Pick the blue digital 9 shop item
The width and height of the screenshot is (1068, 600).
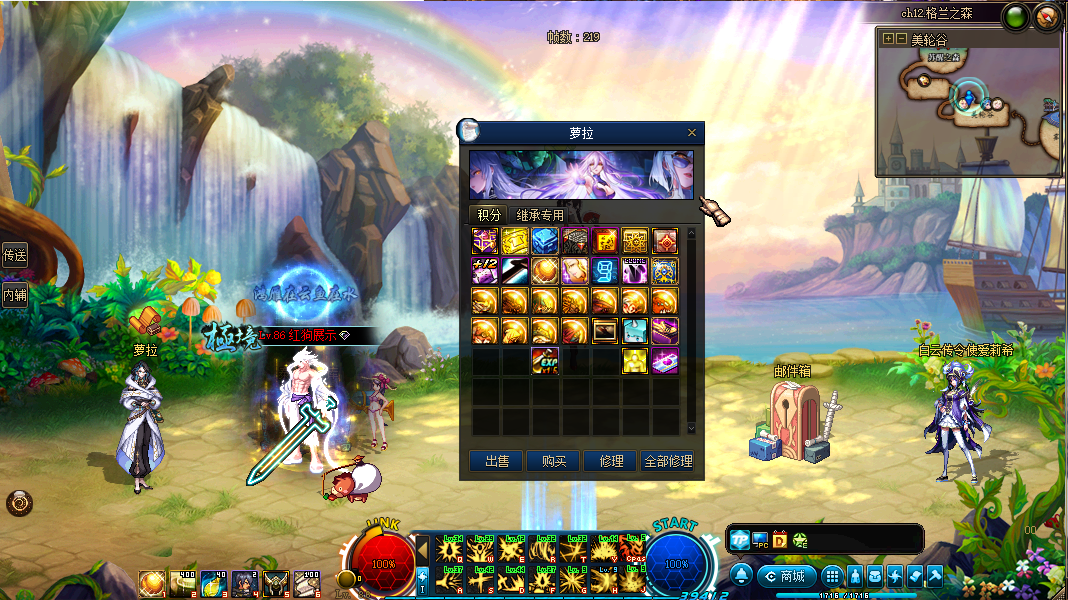pyautogui.click(x=605, y=271)
